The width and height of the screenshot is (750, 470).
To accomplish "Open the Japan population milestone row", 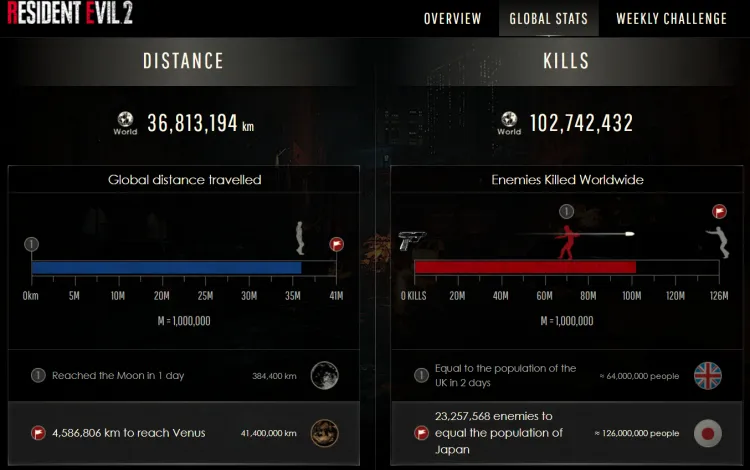I will (x=567, y=433).
